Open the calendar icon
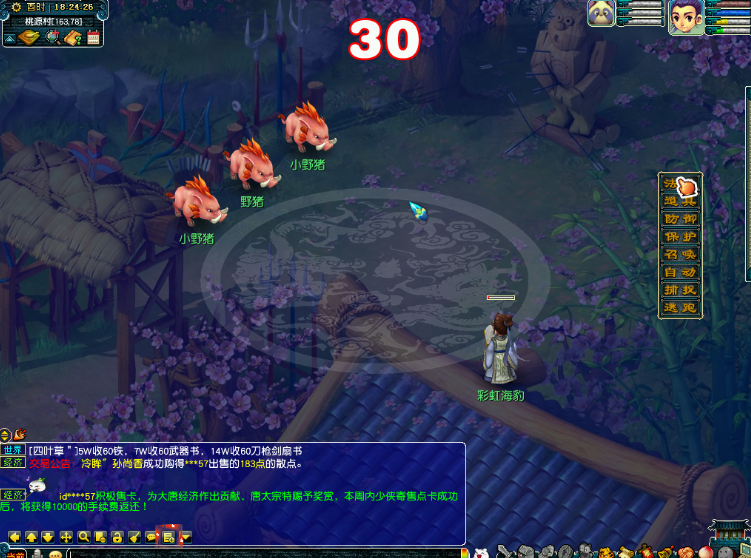 tap(94, 38)
